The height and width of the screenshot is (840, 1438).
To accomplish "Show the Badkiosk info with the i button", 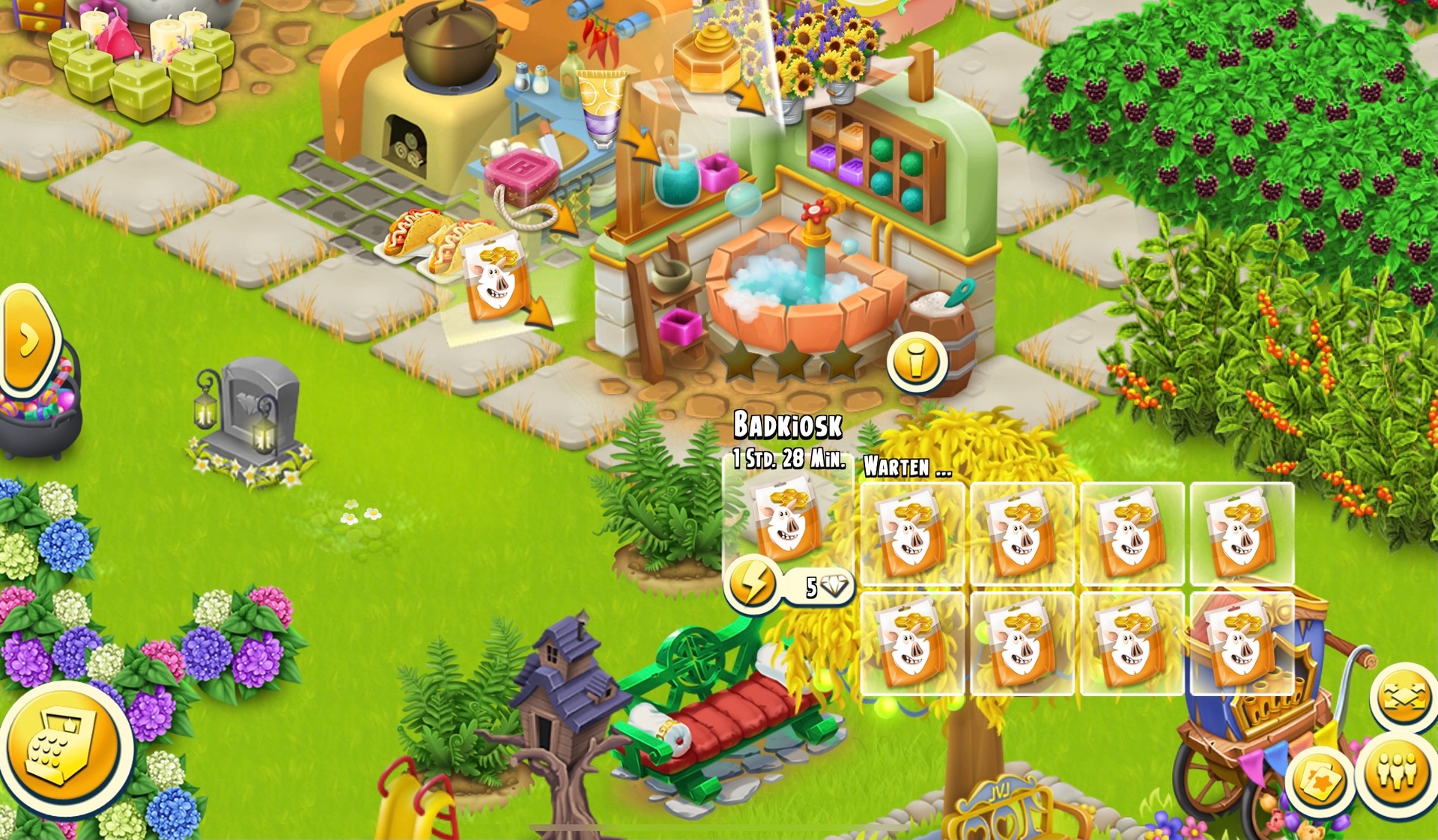I will 916,362.
